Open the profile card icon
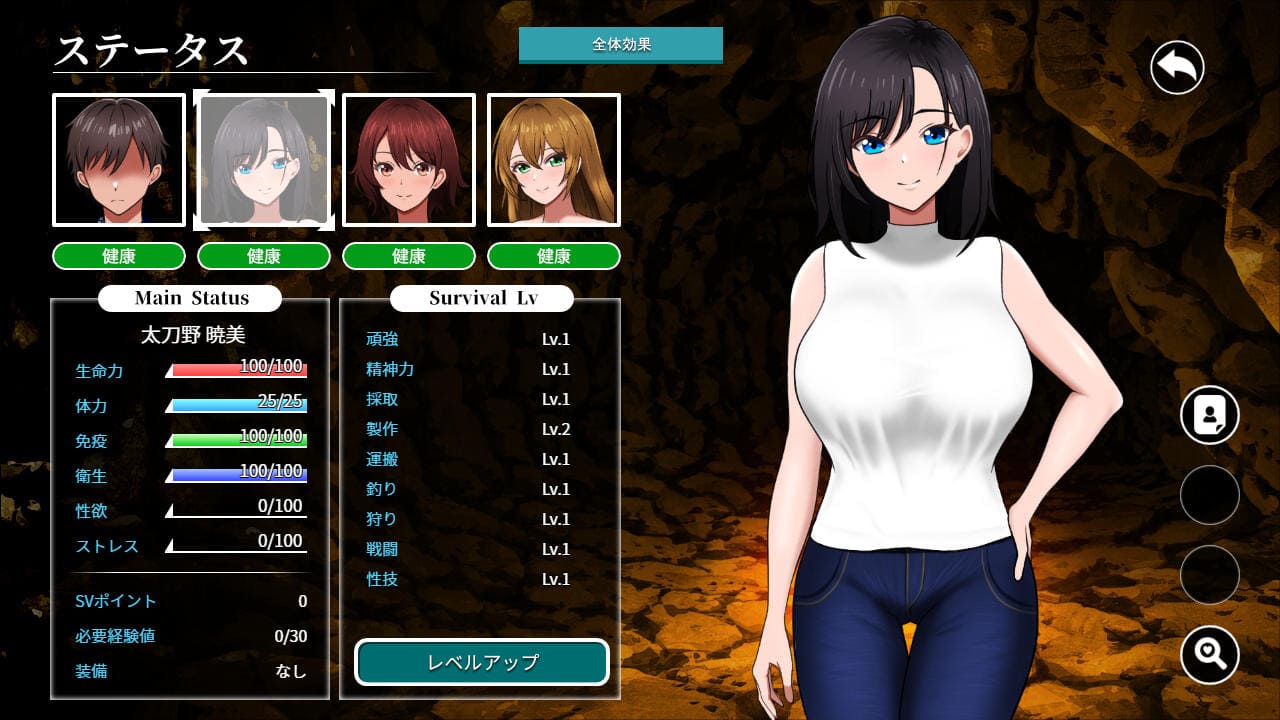 point(1209,415)
